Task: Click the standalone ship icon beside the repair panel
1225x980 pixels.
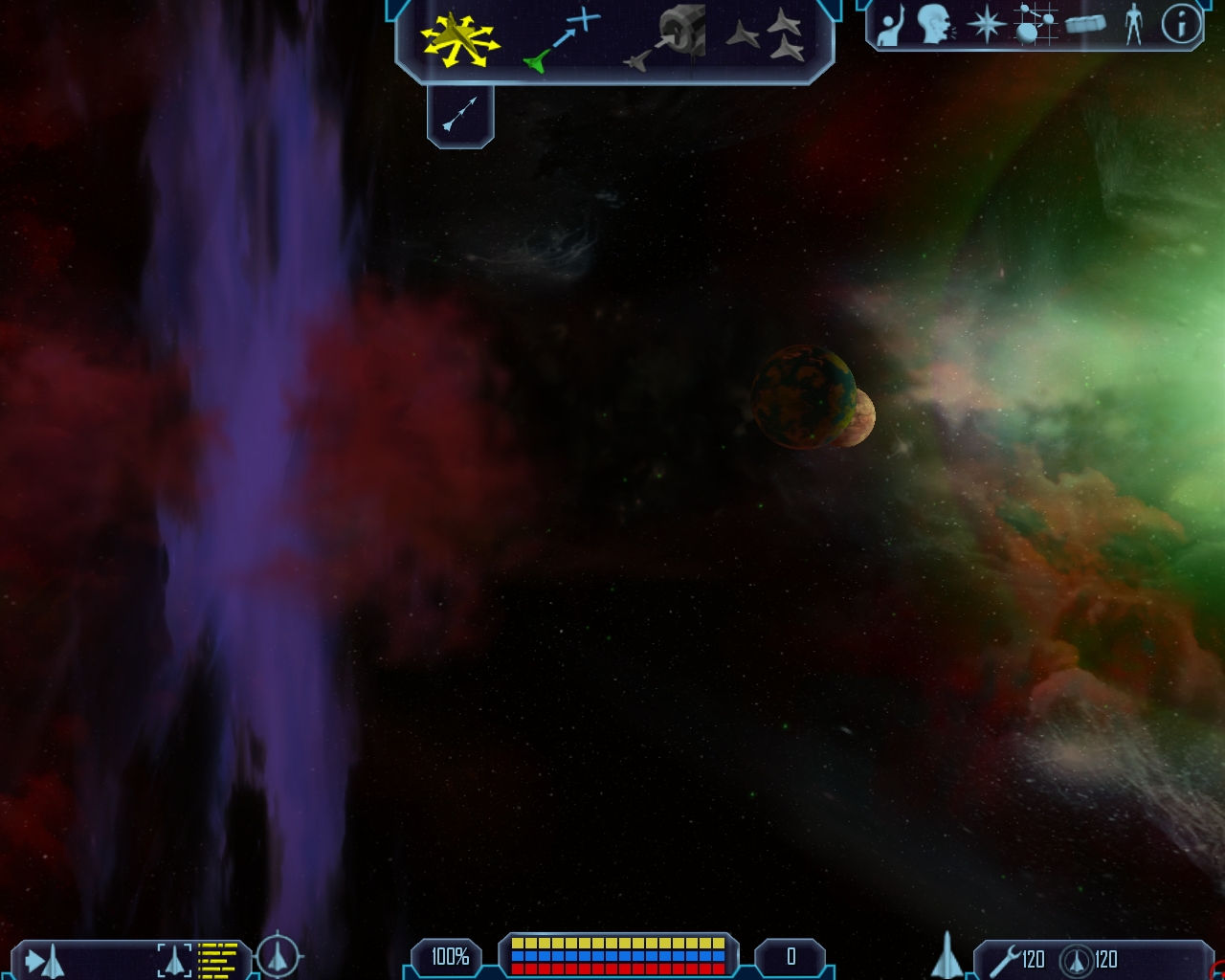Action: click(947, 954)
